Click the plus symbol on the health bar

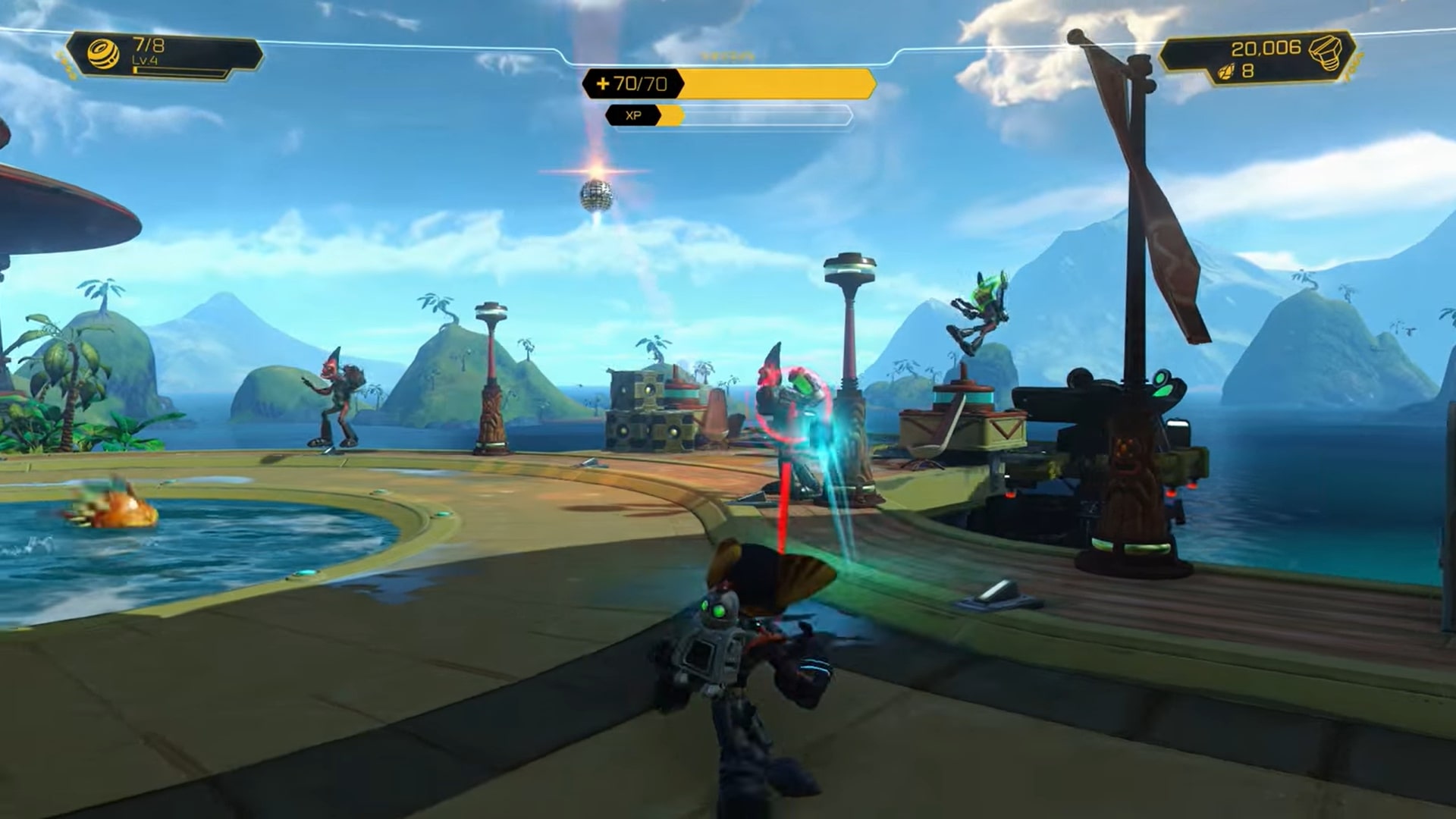click(601, 85)
